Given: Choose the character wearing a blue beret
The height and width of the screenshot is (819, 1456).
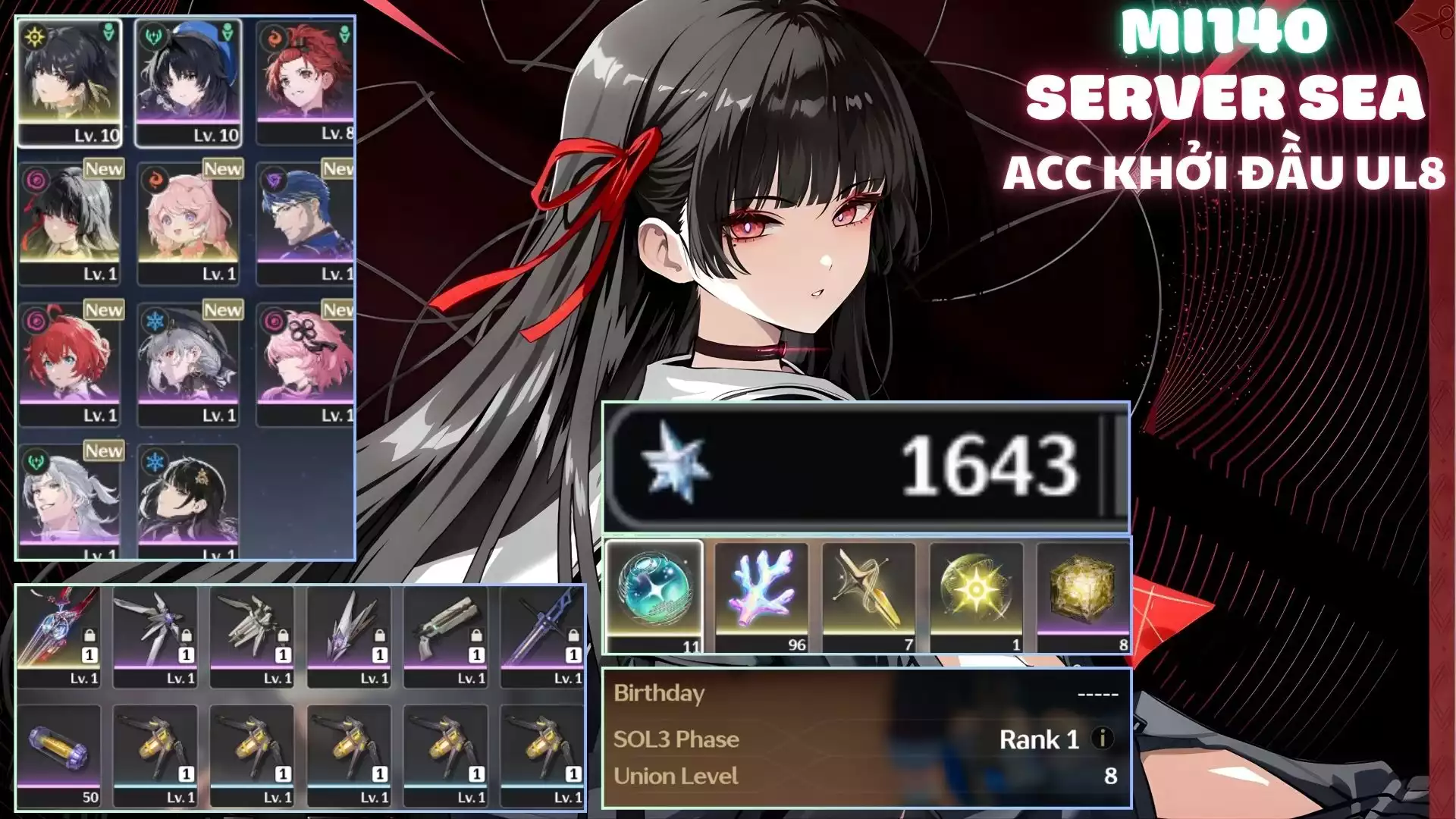Looking at the screenshot, I should 188,82.
